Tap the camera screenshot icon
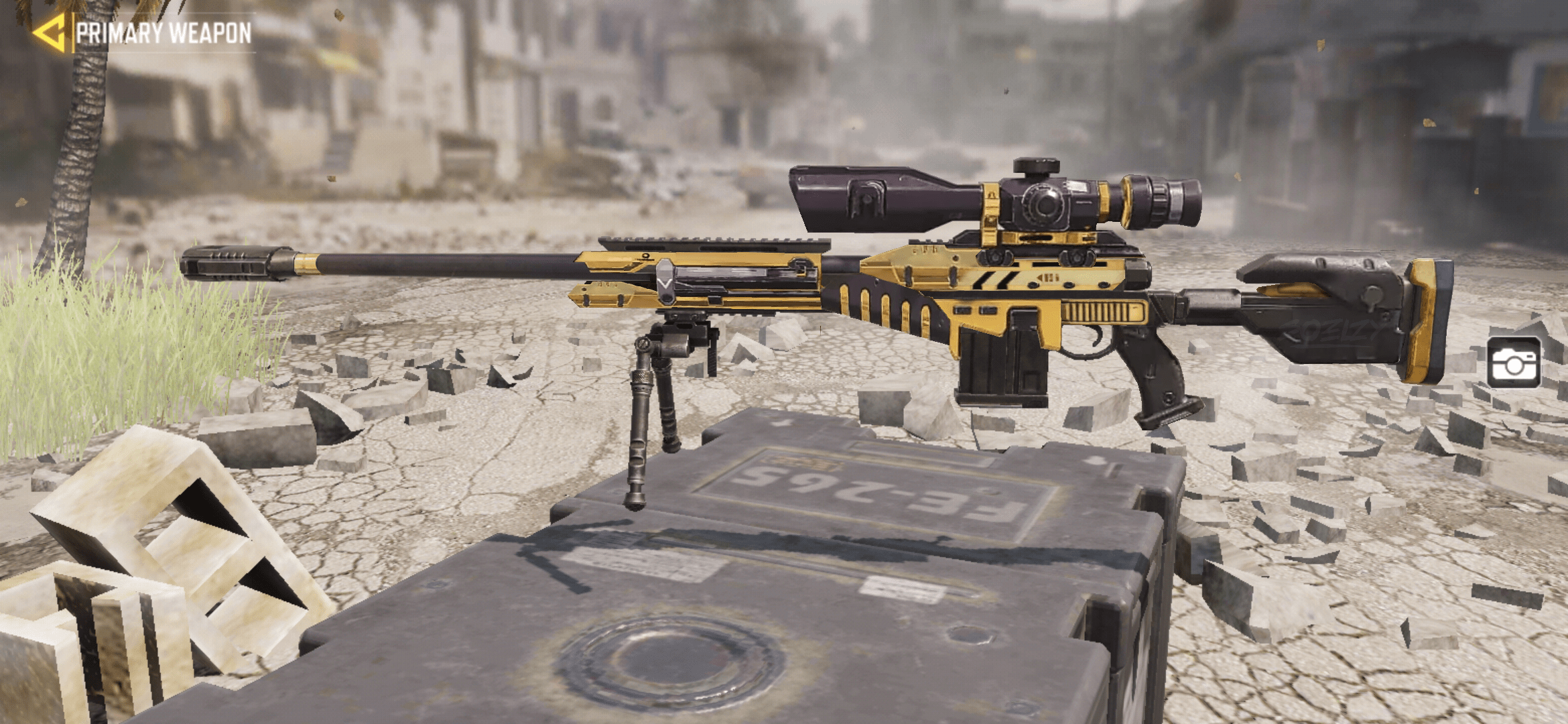The width and height of the screenshot is (1568, 724). tap(1513, 363)
